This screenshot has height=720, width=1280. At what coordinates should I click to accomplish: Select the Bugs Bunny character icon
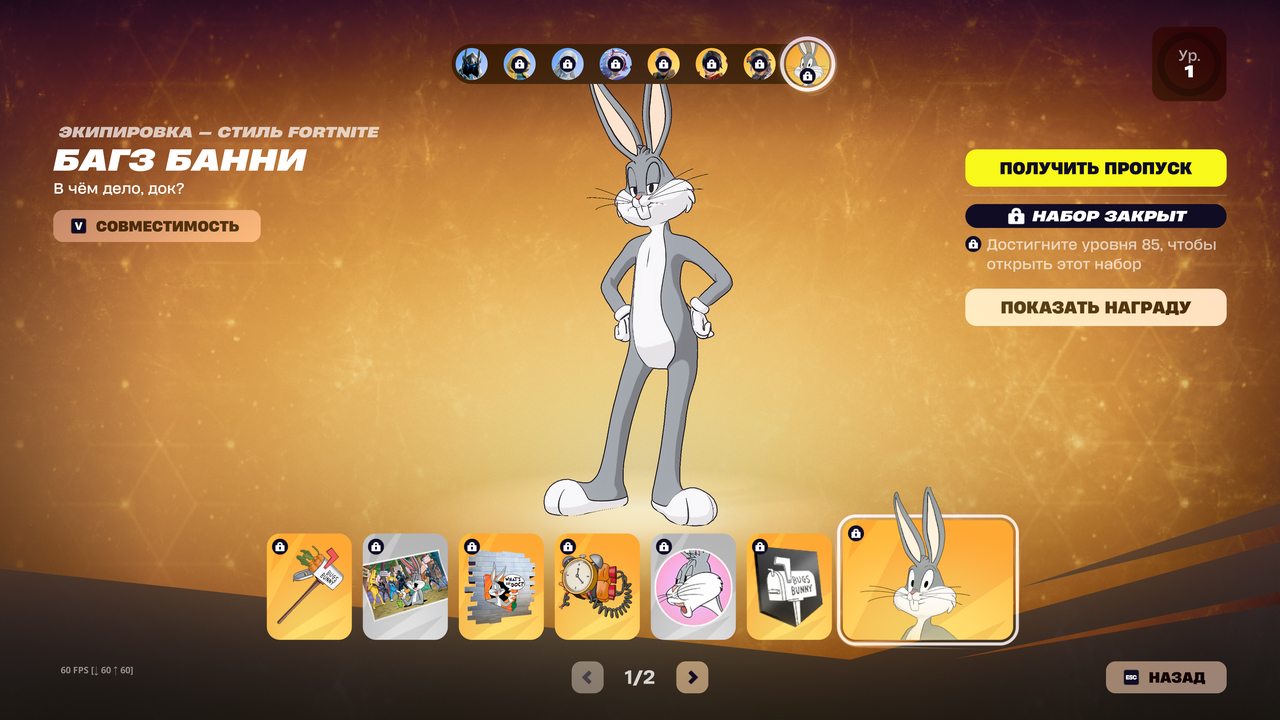pyautogui.click(x=807, y=64)
